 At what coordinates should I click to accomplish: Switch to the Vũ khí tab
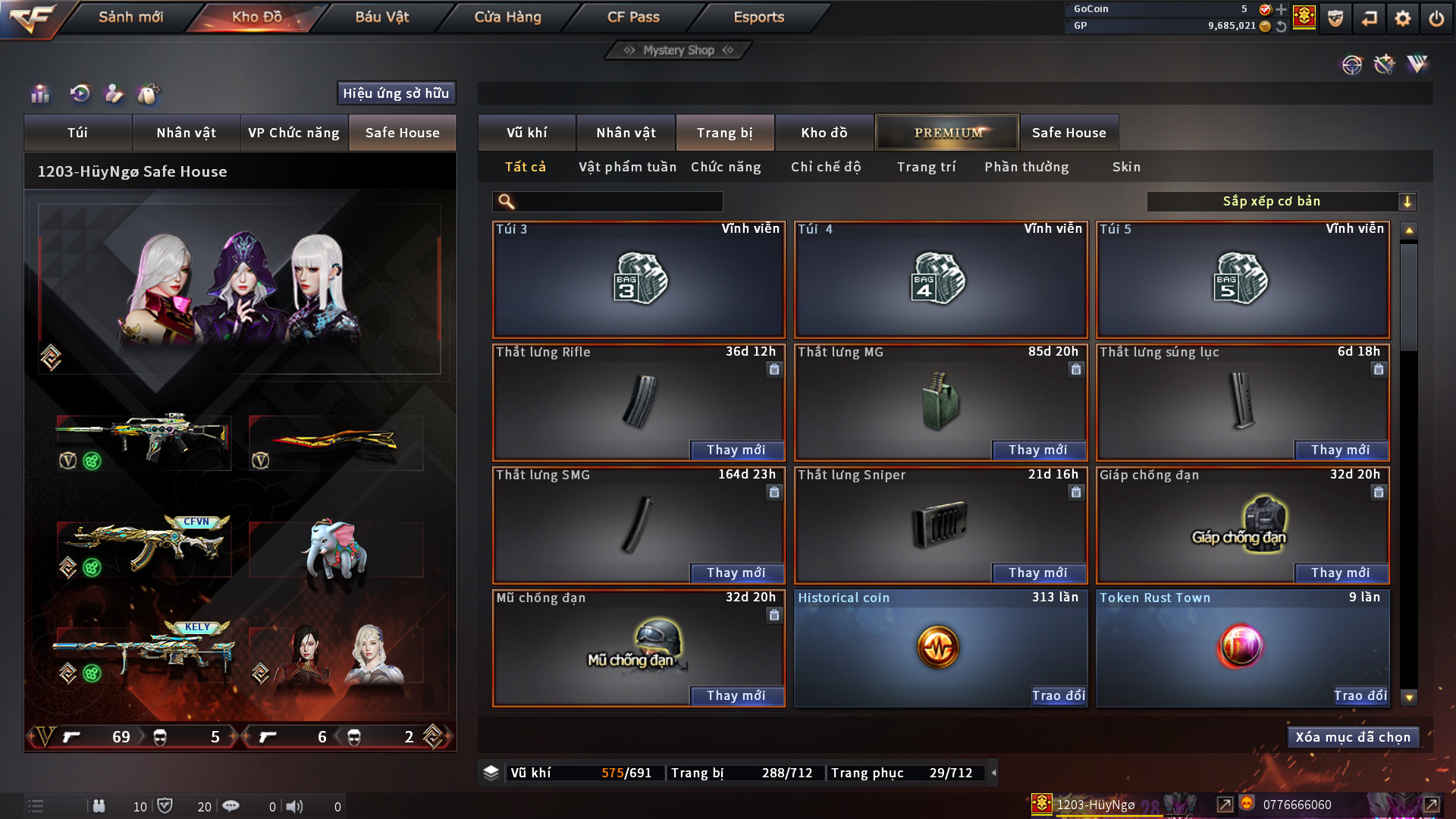click(x=526, y=133)
